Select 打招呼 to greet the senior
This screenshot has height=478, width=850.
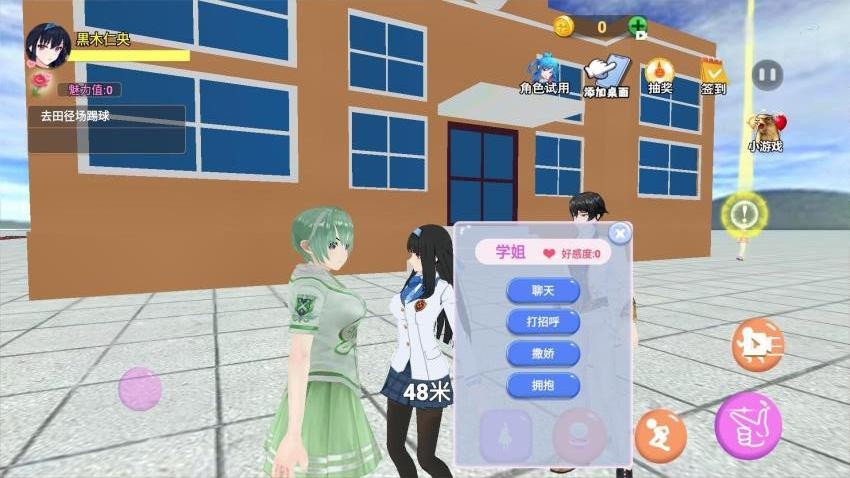tap(543, 322)
